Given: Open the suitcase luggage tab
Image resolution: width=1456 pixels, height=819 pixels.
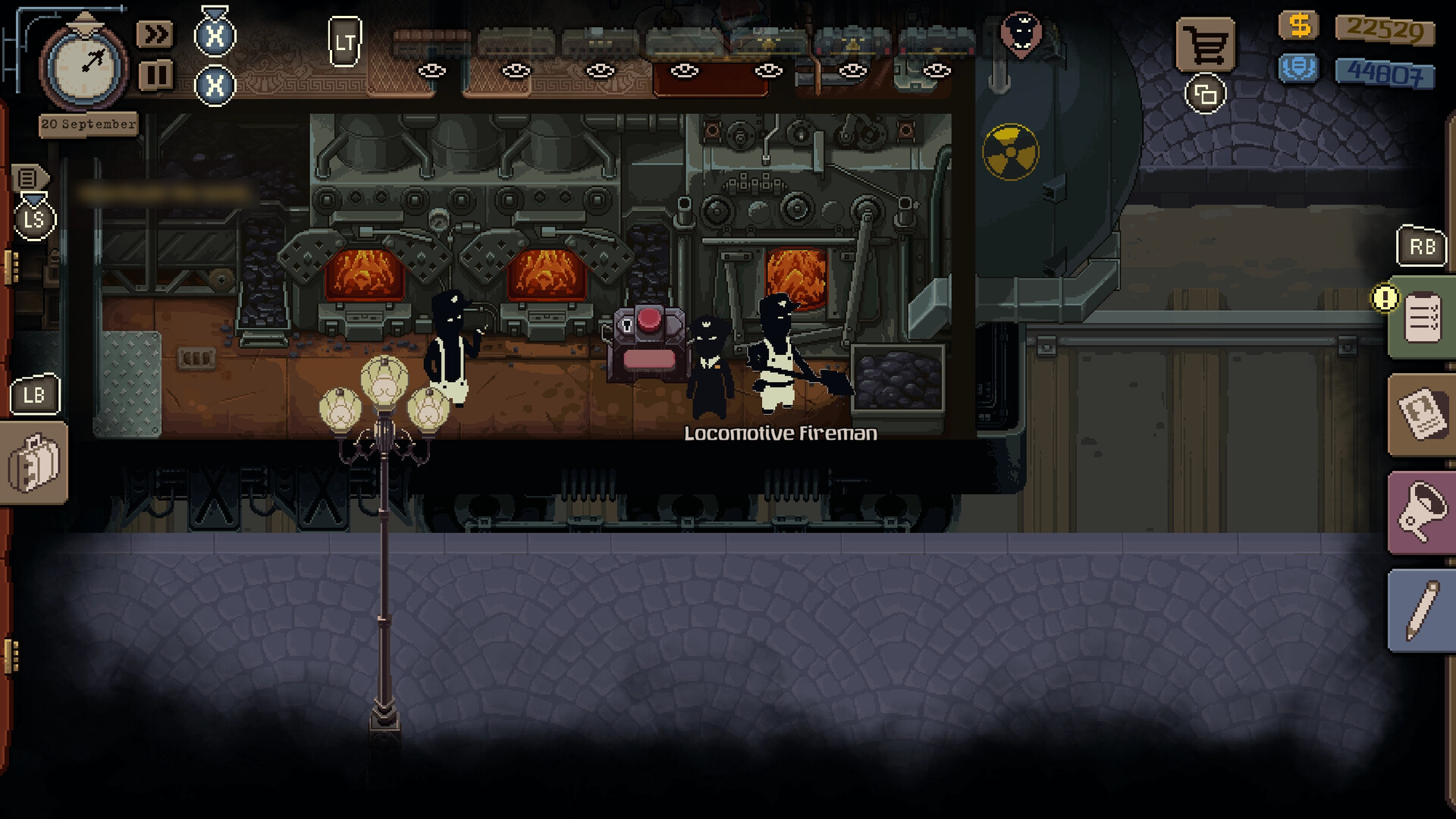Looking at the screenshot, I should pyautogui.click(x=33, y=463).
